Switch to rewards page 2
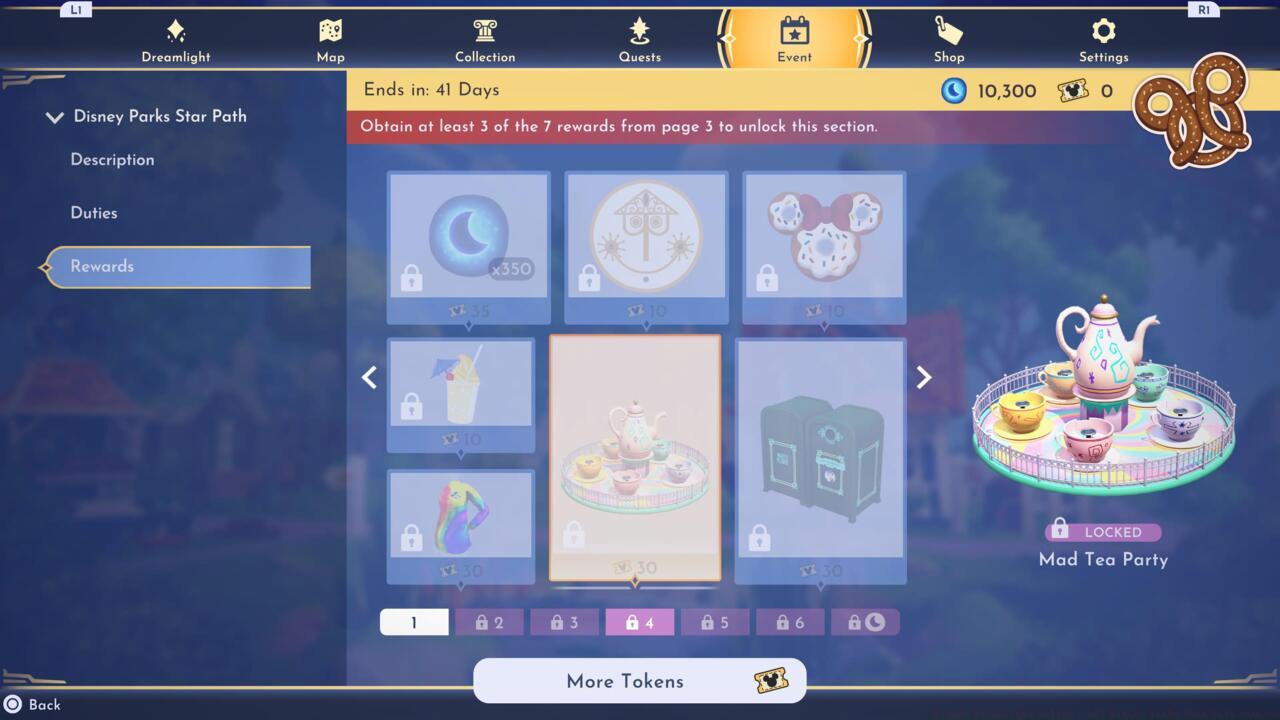 (x=489, y=621)
